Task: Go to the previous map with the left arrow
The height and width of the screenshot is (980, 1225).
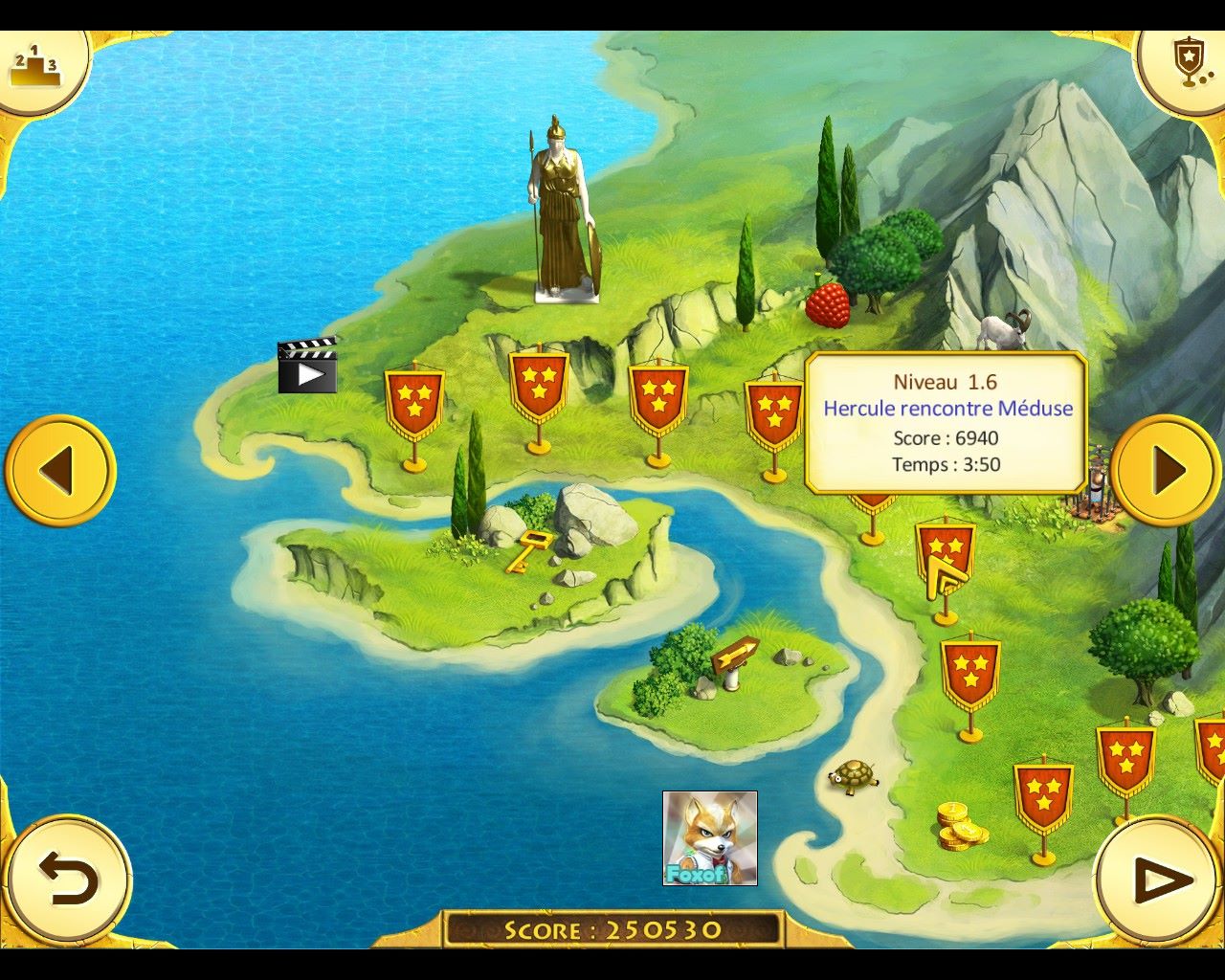Action: coord(59,471)
